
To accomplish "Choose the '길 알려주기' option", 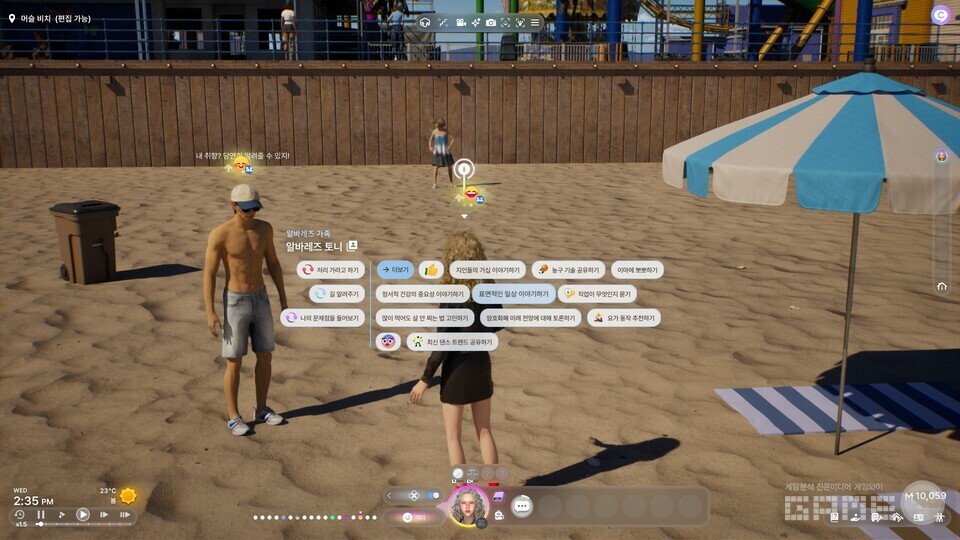I will [x=335, y=294].
